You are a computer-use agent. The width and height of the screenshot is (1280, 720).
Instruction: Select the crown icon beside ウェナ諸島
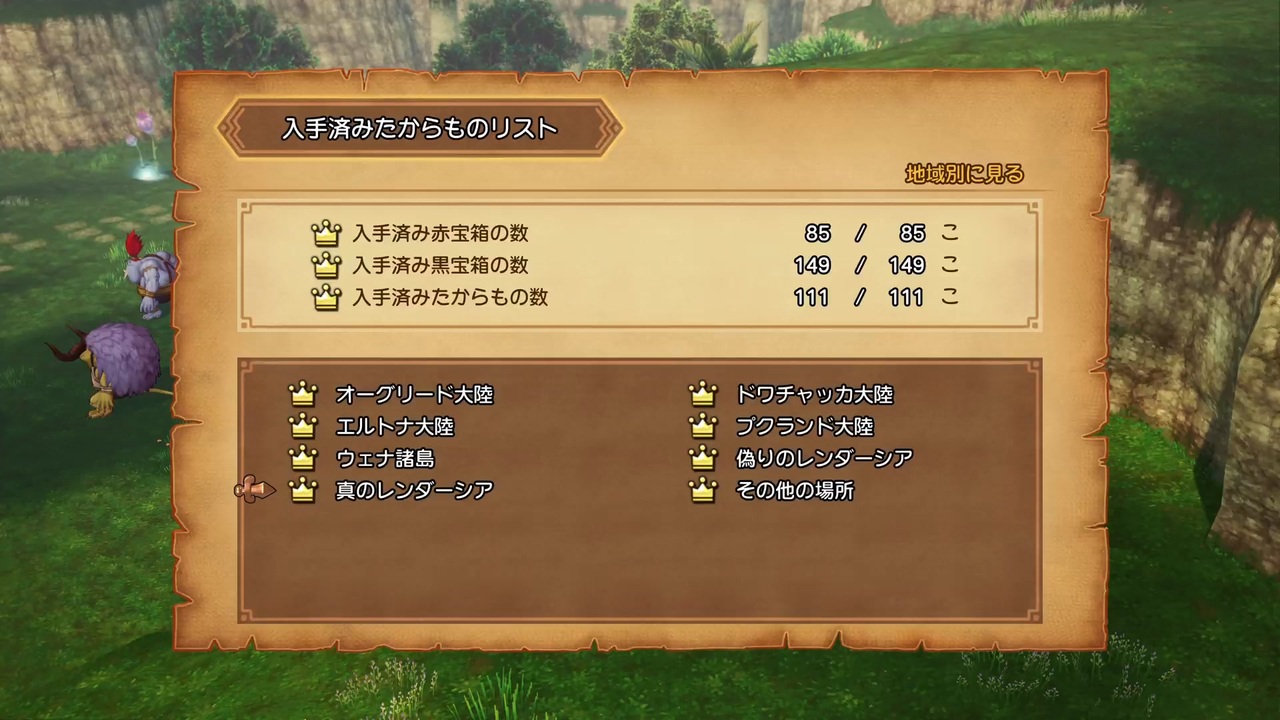pyautogui.click(x=304, y=458)
